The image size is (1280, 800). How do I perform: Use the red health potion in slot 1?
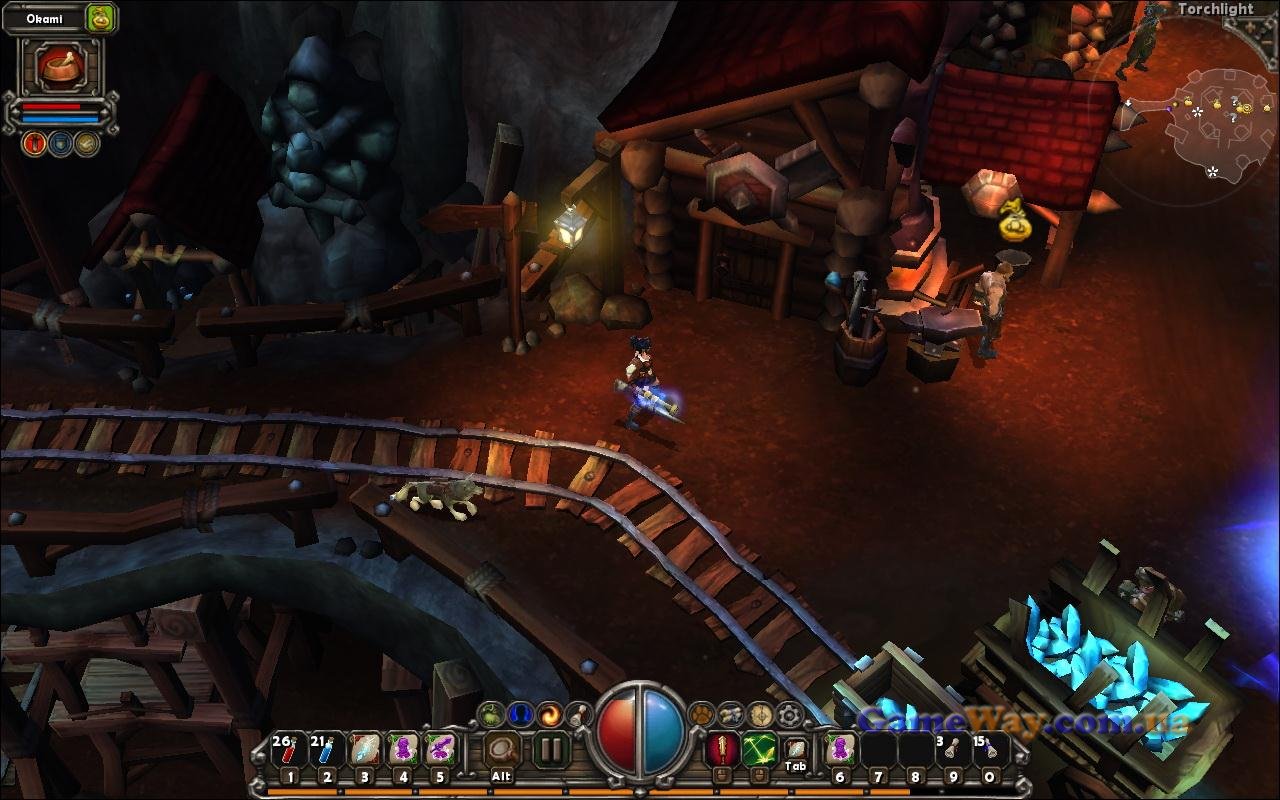(x=290, y=750)
